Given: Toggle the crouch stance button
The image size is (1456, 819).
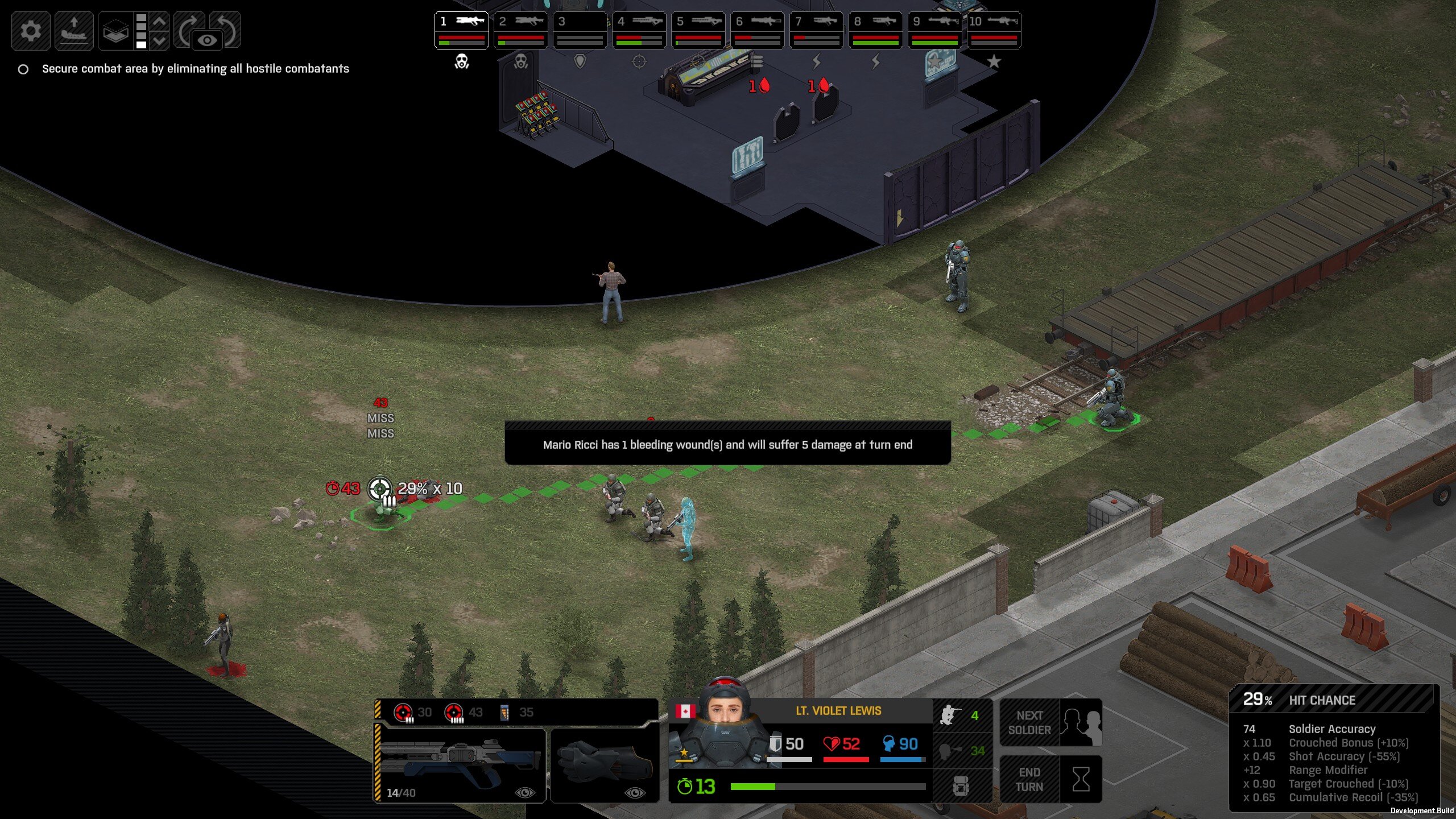Looking at the screenshot, I should coord(961,715).
